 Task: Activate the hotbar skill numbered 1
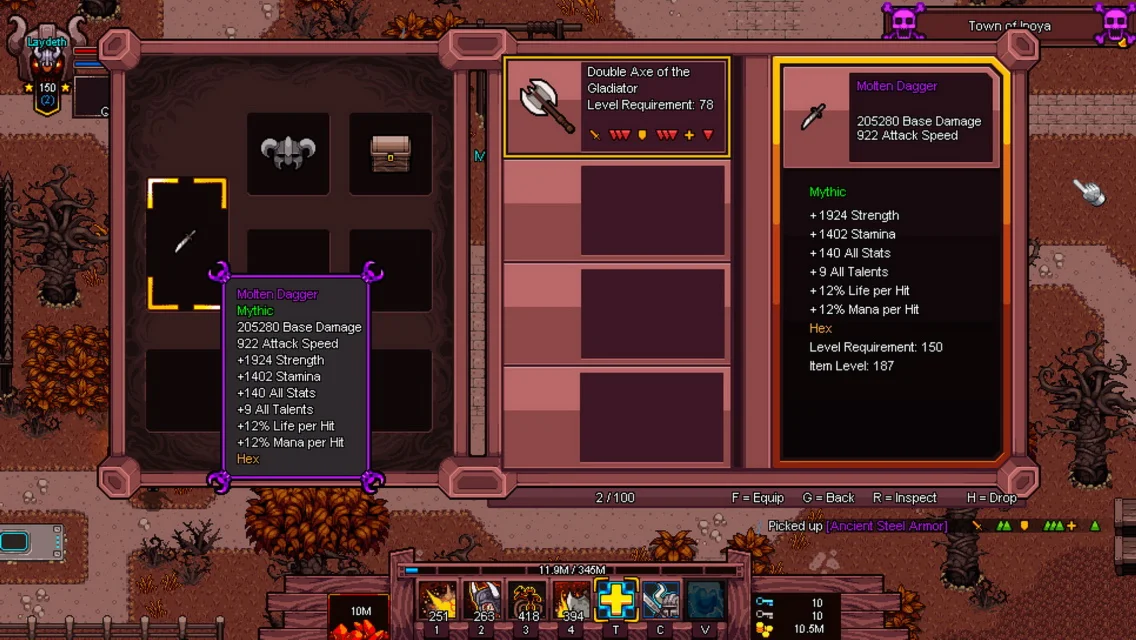[x=437, y=601]
